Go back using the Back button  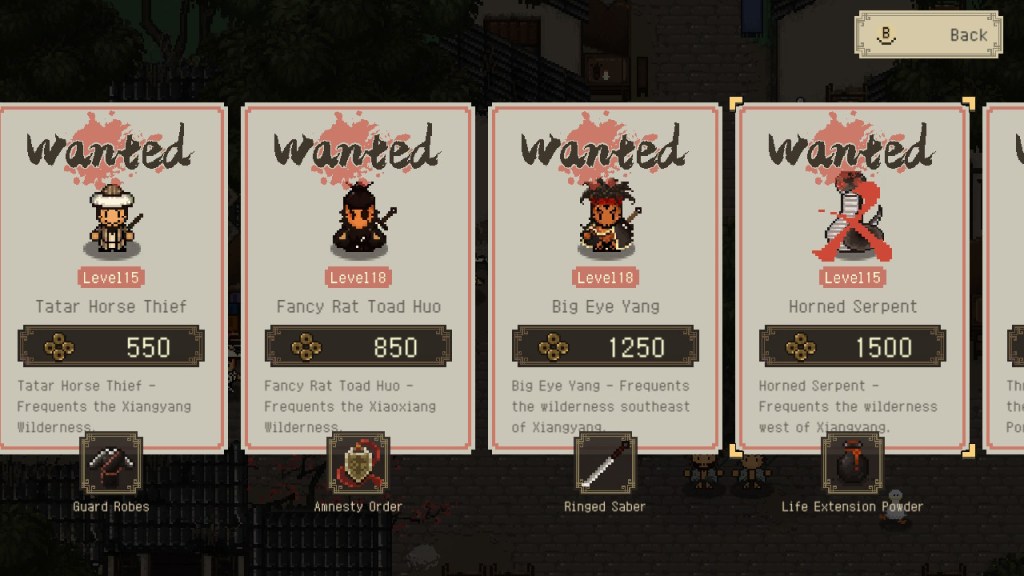(x=927, y=35)
